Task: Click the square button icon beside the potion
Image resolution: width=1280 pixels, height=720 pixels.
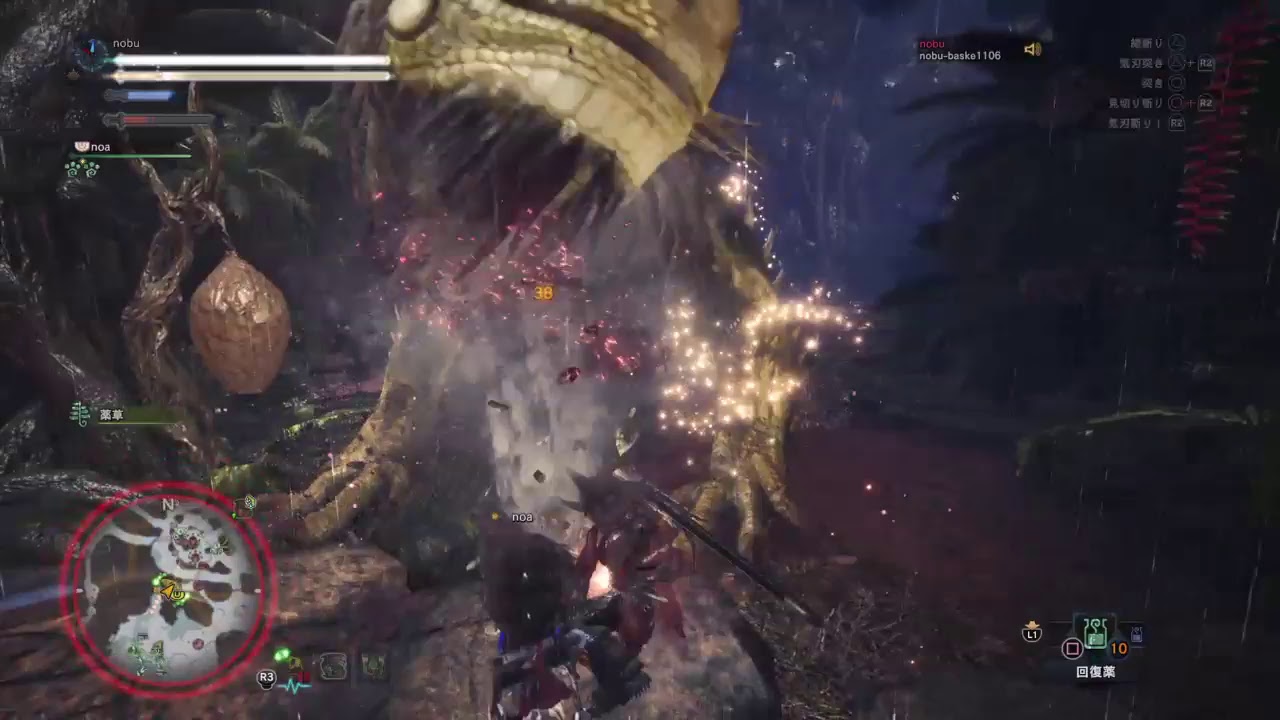Action: (1073, 648)
